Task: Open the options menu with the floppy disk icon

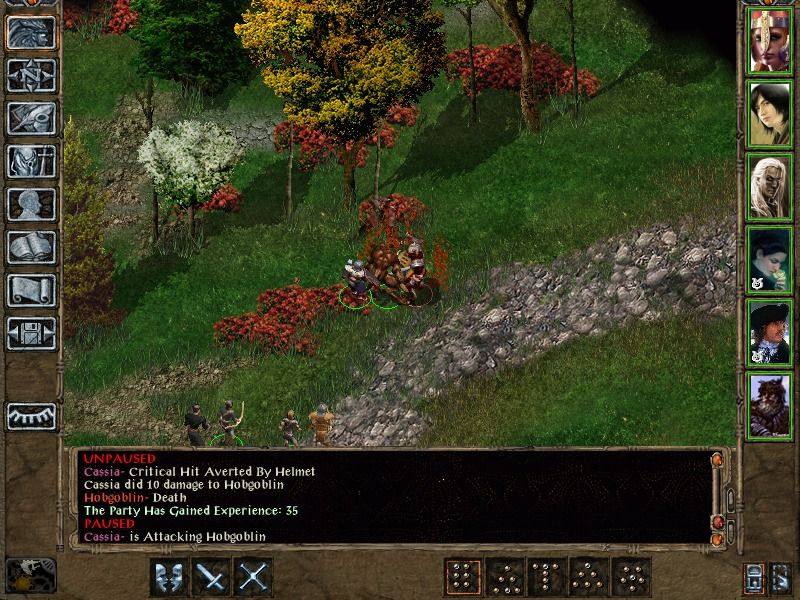Action: (31, 333)
